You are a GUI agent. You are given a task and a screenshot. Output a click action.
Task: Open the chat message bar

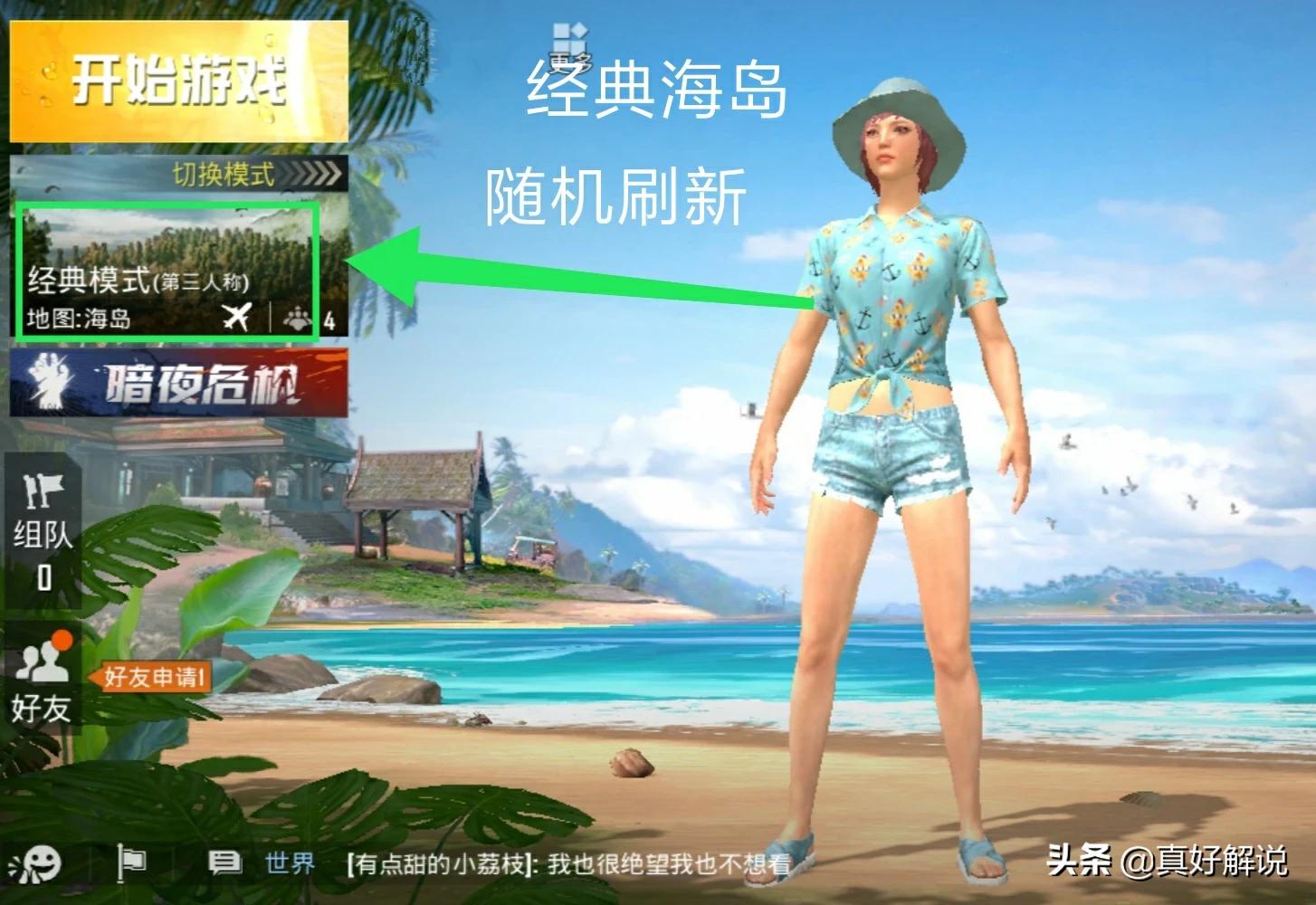(x=568, y=864)
